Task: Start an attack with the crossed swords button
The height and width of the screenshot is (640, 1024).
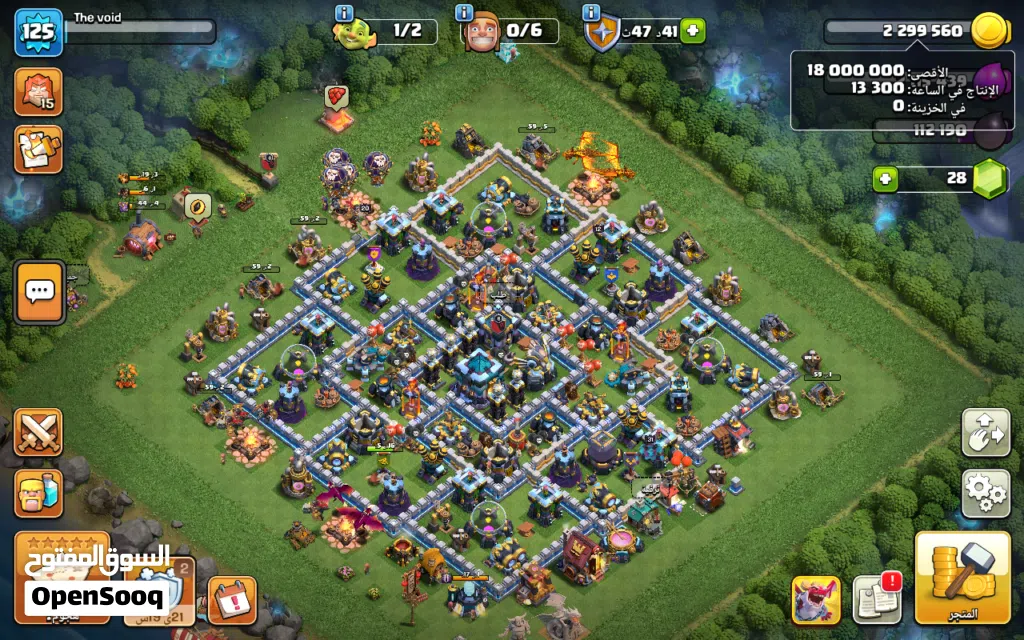Action: pyautogui.click(x=38, y=432)
